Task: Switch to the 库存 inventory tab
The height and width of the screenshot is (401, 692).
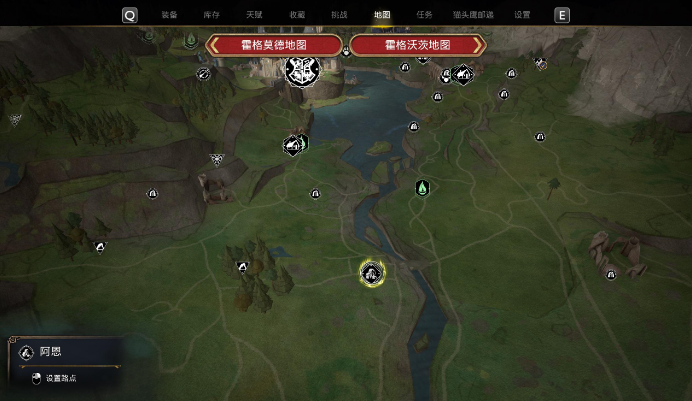Action: 211,15
